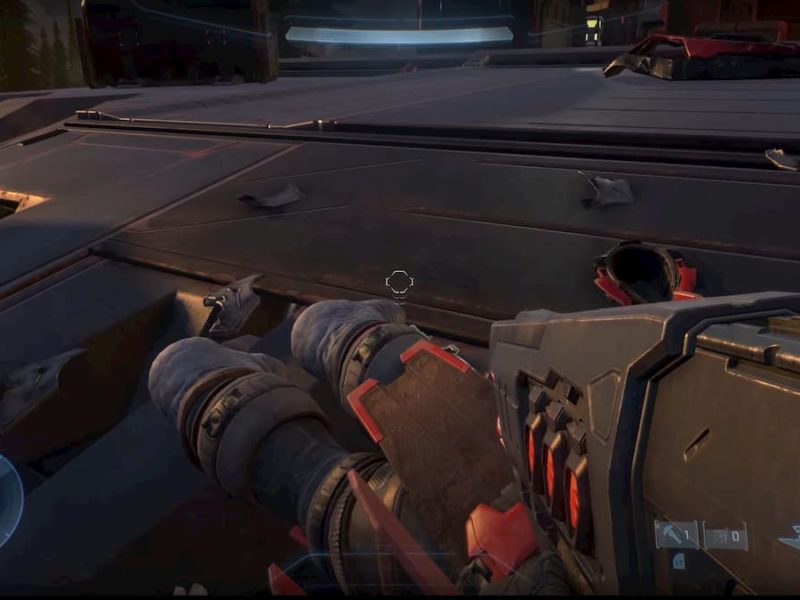Select the grenade slot showing count 1

coord(676,536)
